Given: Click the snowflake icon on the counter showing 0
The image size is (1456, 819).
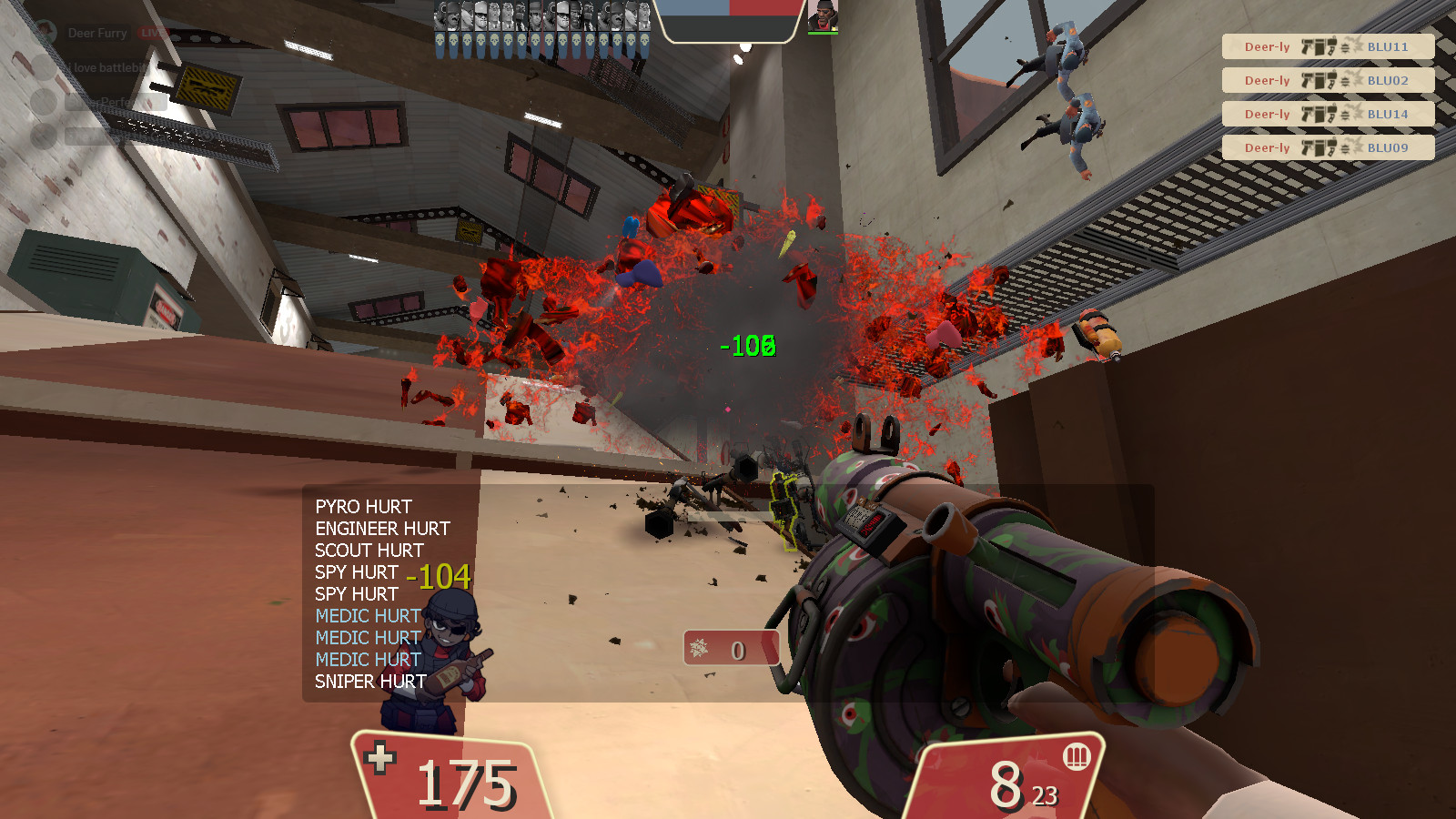Looking at the screenshot, I should (701, 650).
